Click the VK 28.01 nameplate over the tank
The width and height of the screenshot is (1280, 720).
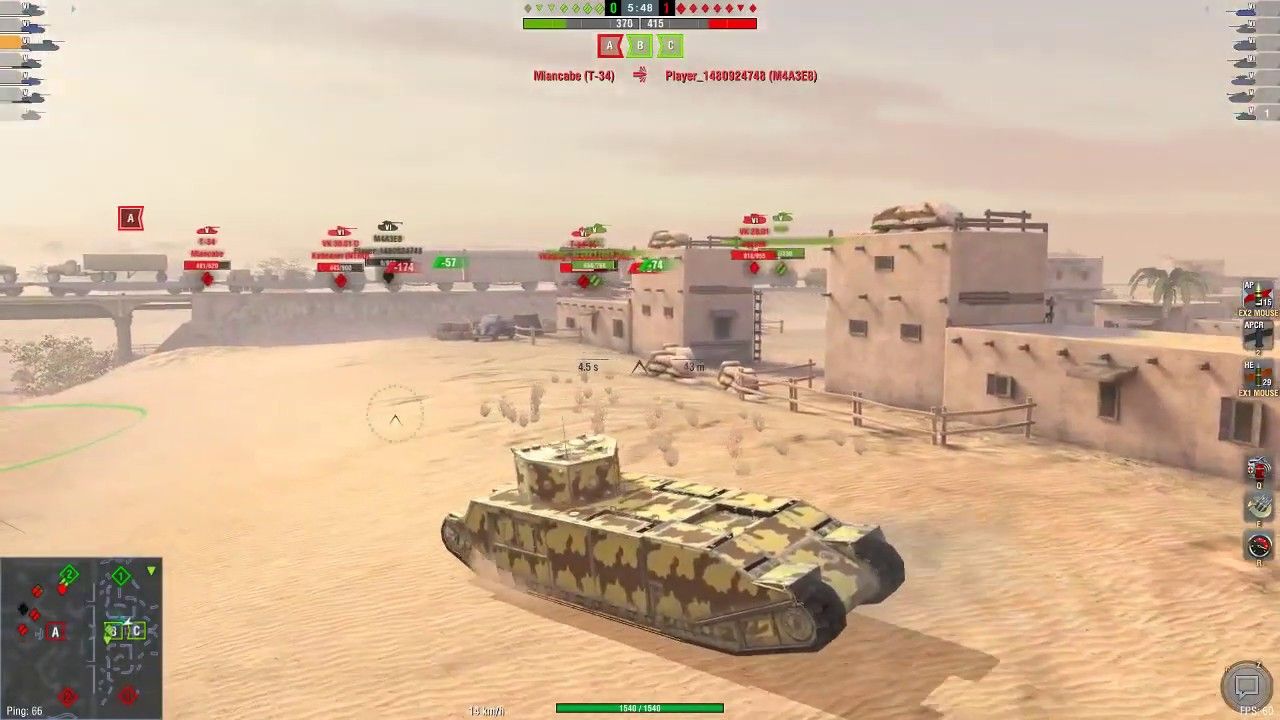(753, 231)
